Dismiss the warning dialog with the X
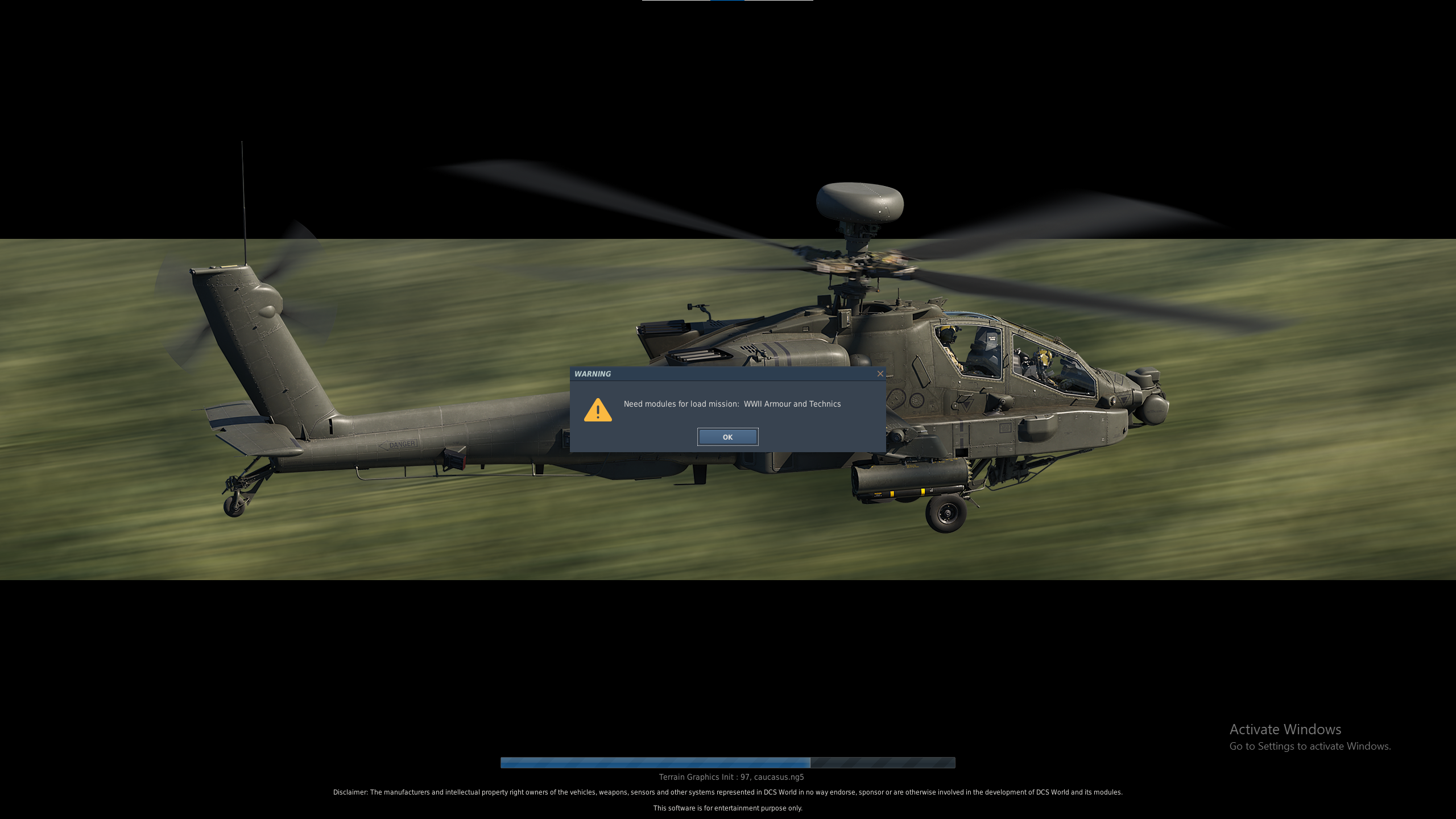This screenshot has width=1456, height=819. pyautogui.click(x=880, y=374)
